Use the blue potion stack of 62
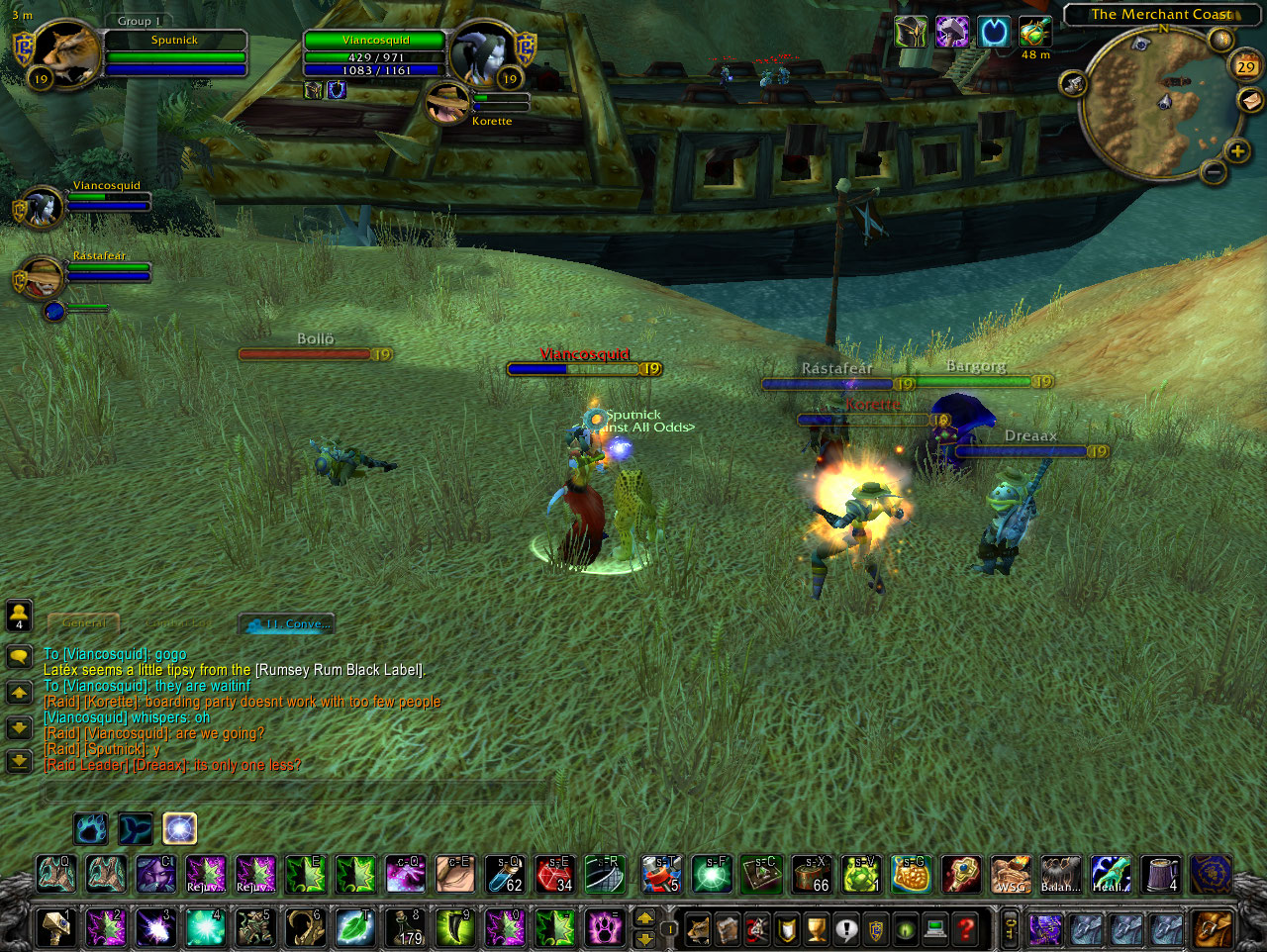The width and height of the screenshot is (1267, 952). click(x=505, y=875)
